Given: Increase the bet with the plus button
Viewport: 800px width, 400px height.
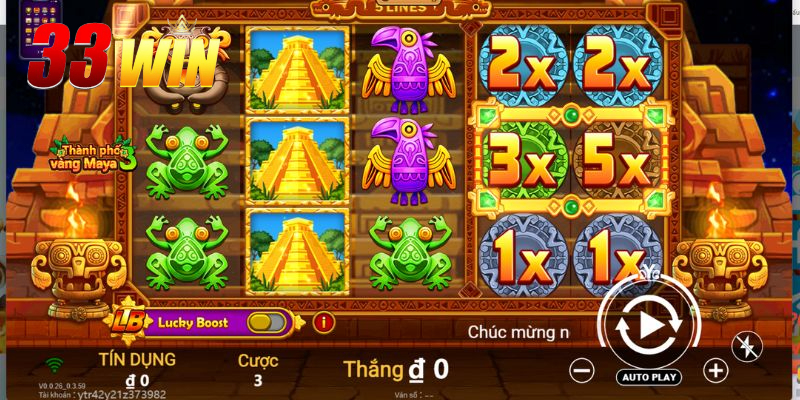Looking at the screenshot, I should tap(716, 370).
